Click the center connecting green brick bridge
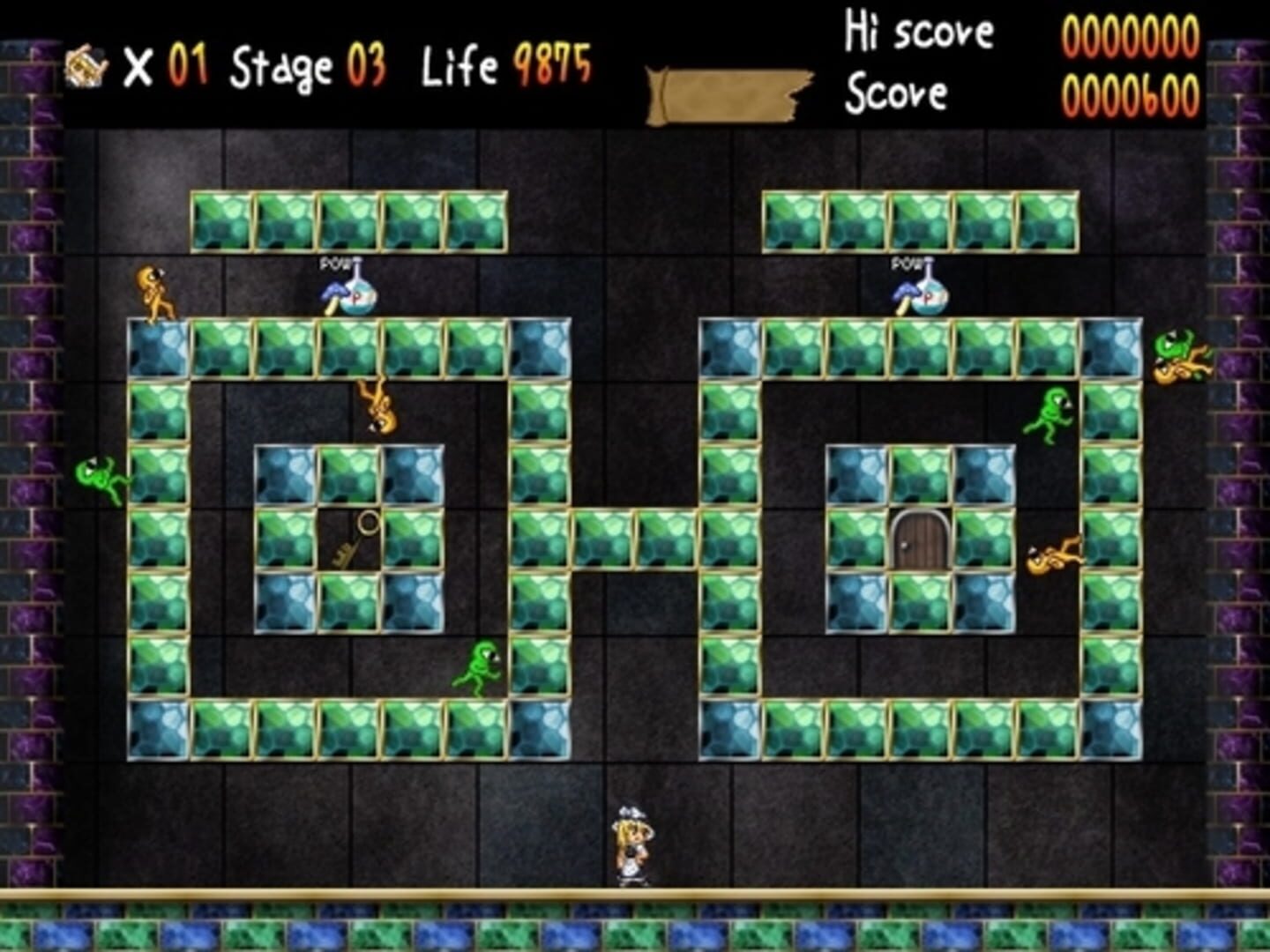This screenshot has width=1270, height=952. click(x=633, y=536)
